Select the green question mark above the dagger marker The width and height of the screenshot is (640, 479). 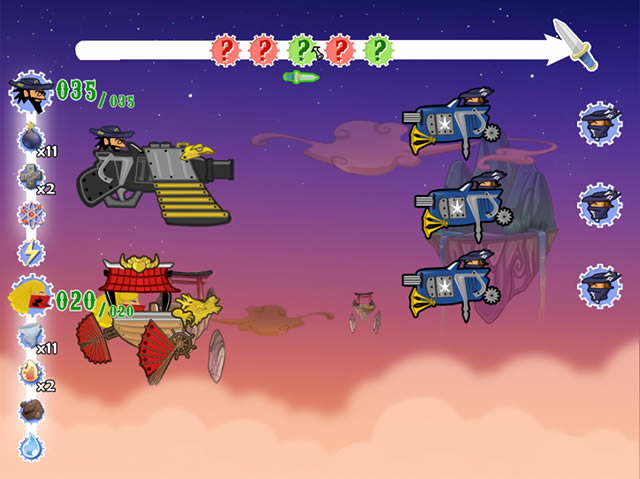pyautogui.click(x=301, y=49)
